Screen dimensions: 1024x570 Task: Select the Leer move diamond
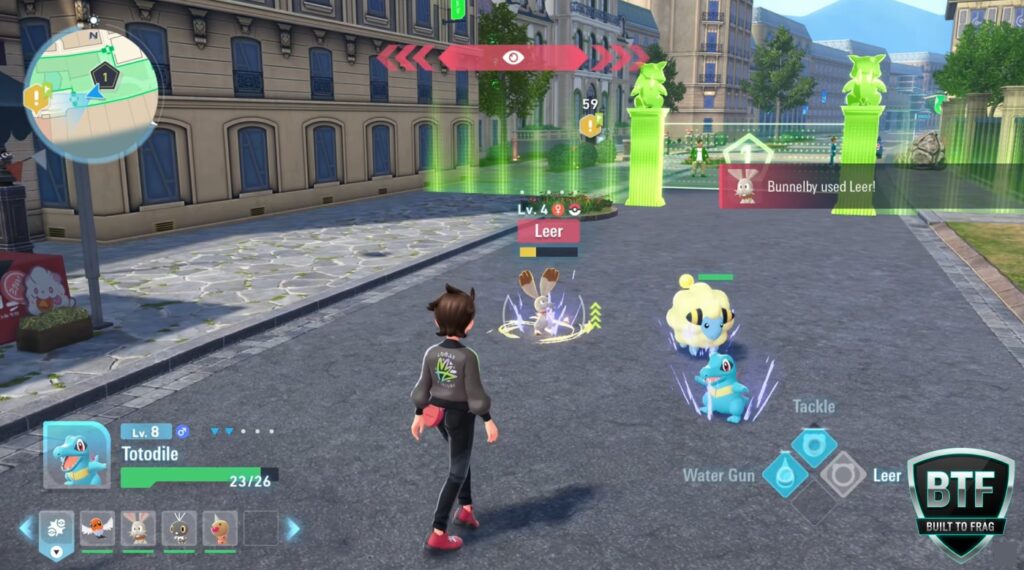(842, 474)
